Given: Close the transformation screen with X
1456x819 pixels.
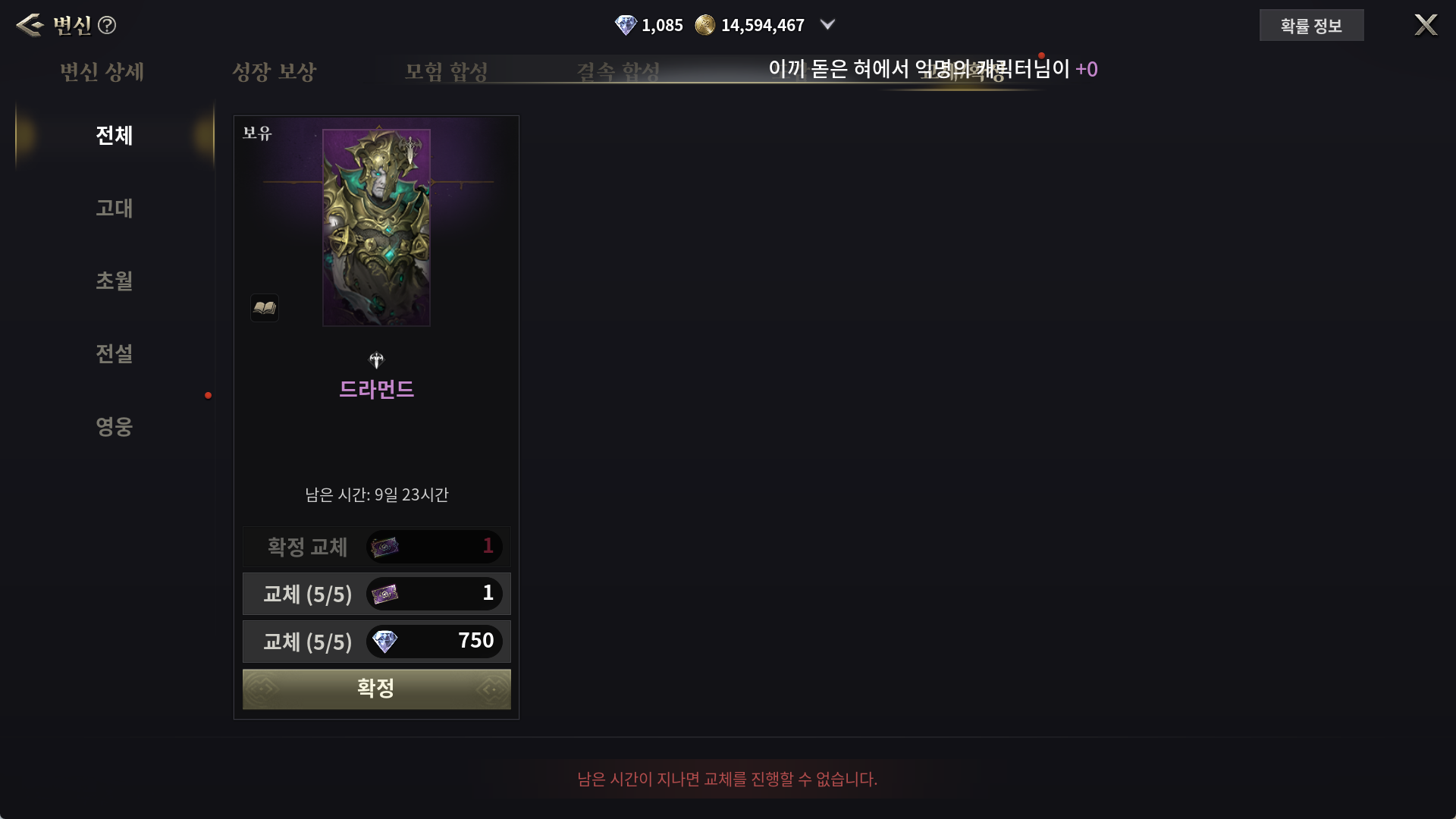Looking at the screenshot, I should [x=1426, y=25].
